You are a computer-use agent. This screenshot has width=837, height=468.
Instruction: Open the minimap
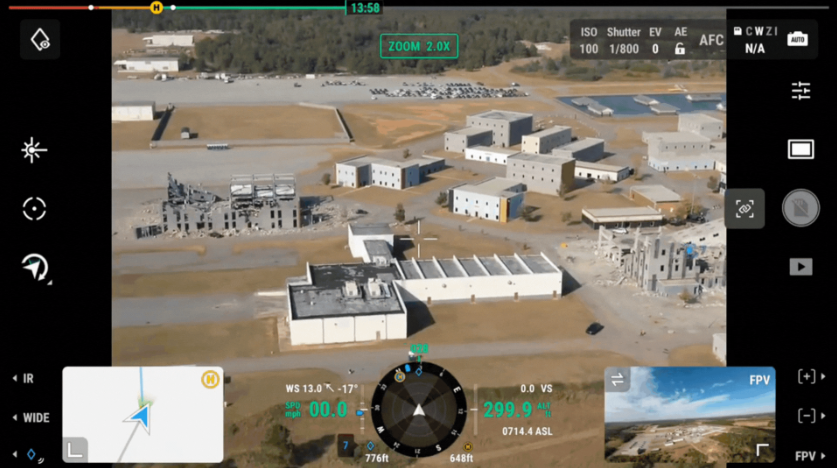click(142, 413)
